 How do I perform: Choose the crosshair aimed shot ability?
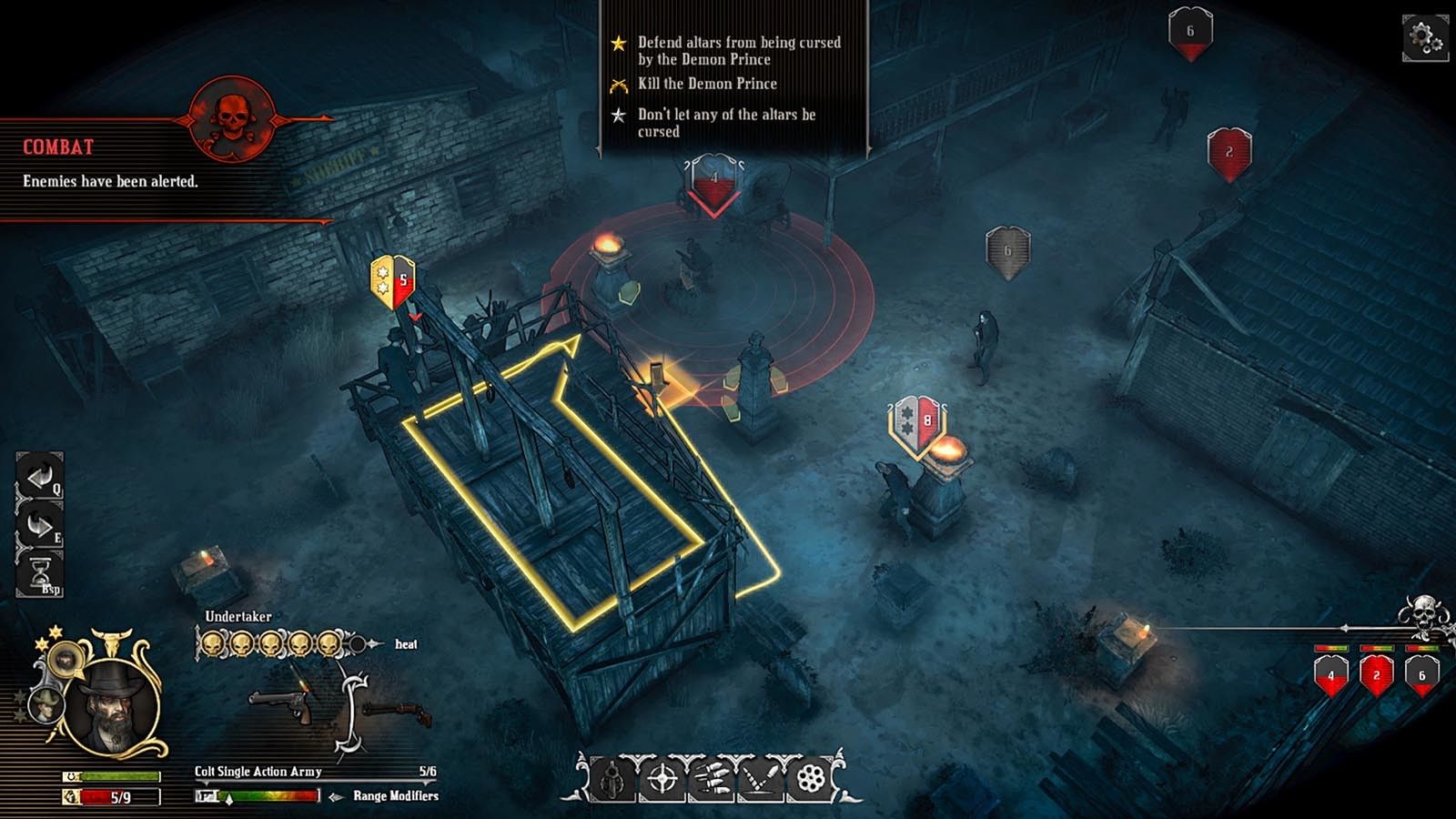point(662,780)
